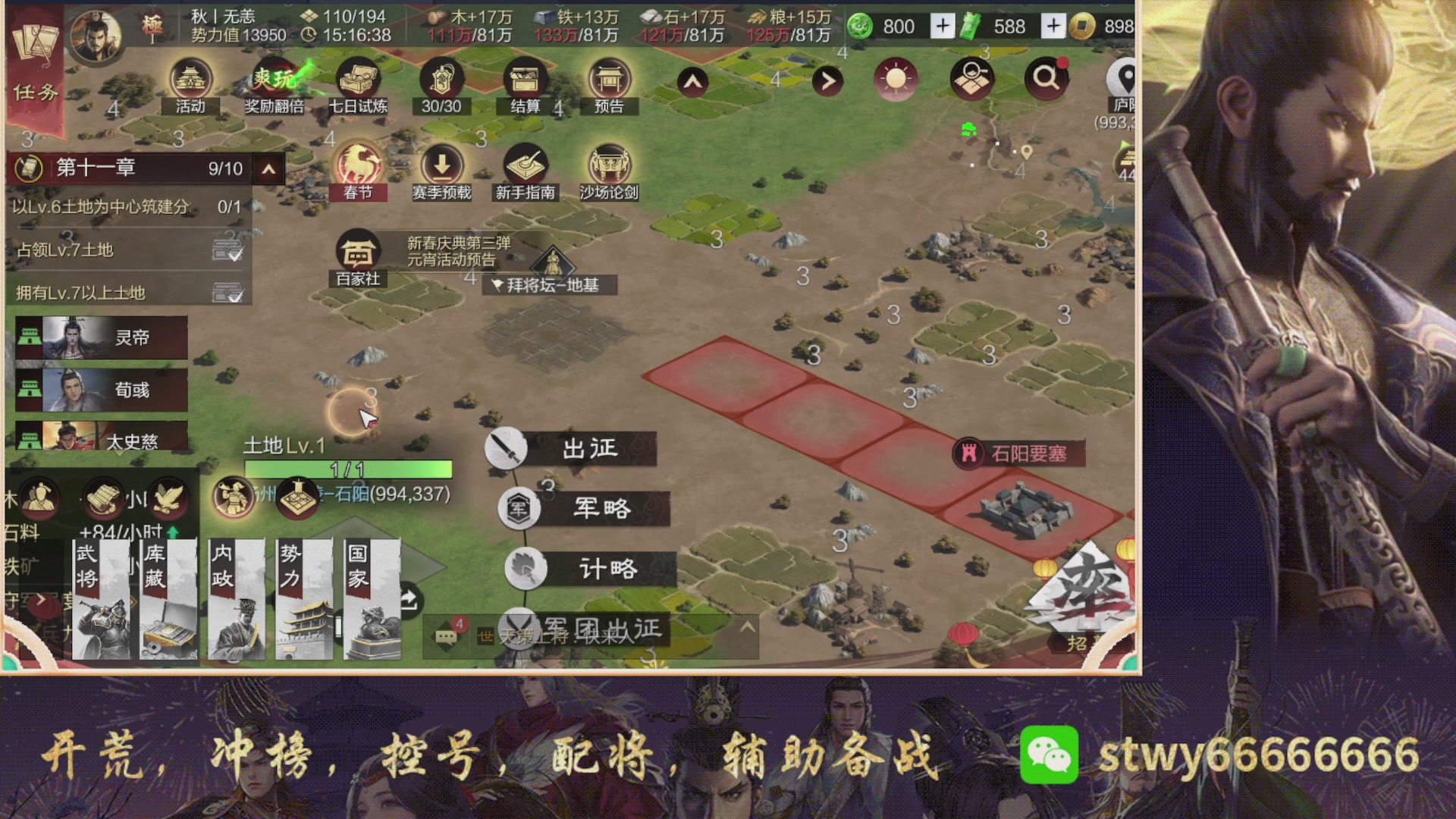Click the magnifier search icon

1047,78
